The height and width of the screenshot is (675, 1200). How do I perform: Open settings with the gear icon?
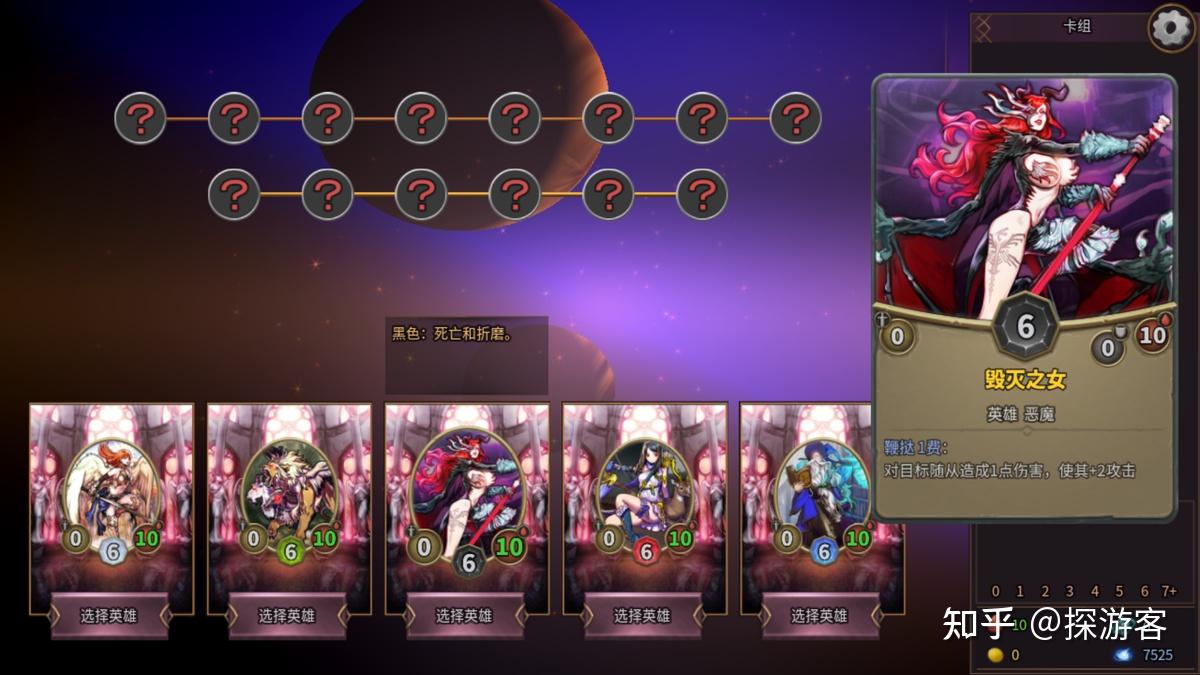pyautogui.click(x=1172, y=27)
